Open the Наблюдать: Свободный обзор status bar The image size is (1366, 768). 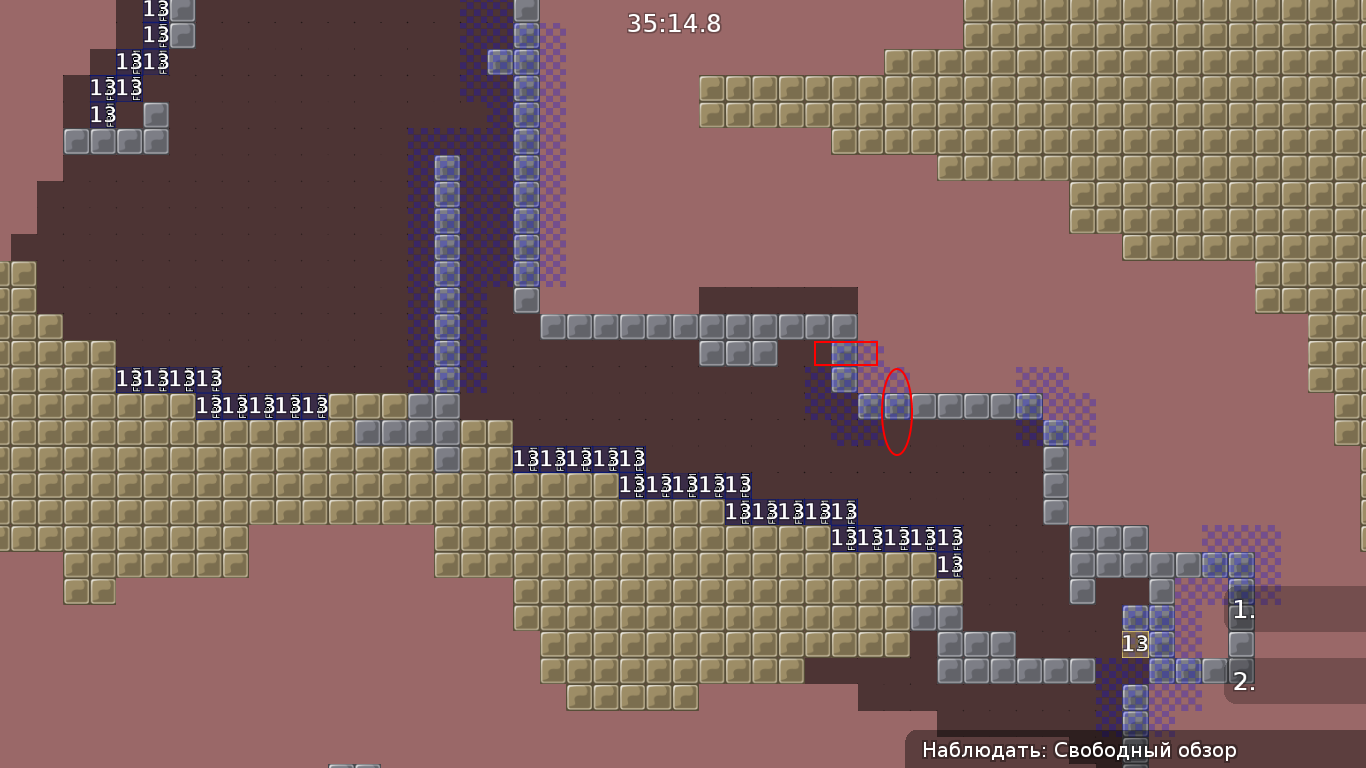(1080, 748)
